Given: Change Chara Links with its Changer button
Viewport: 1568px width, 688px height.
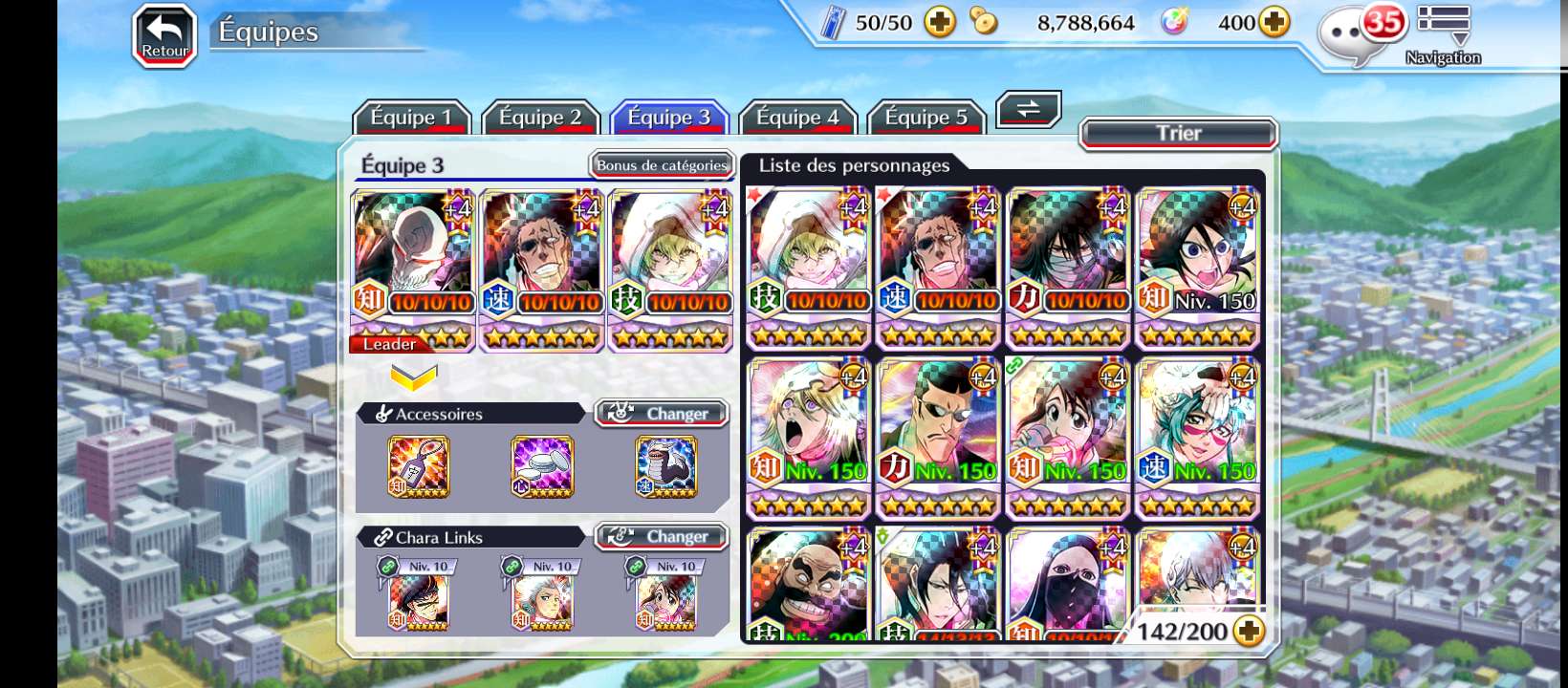Looking at the screenshot, I should 662,537.
